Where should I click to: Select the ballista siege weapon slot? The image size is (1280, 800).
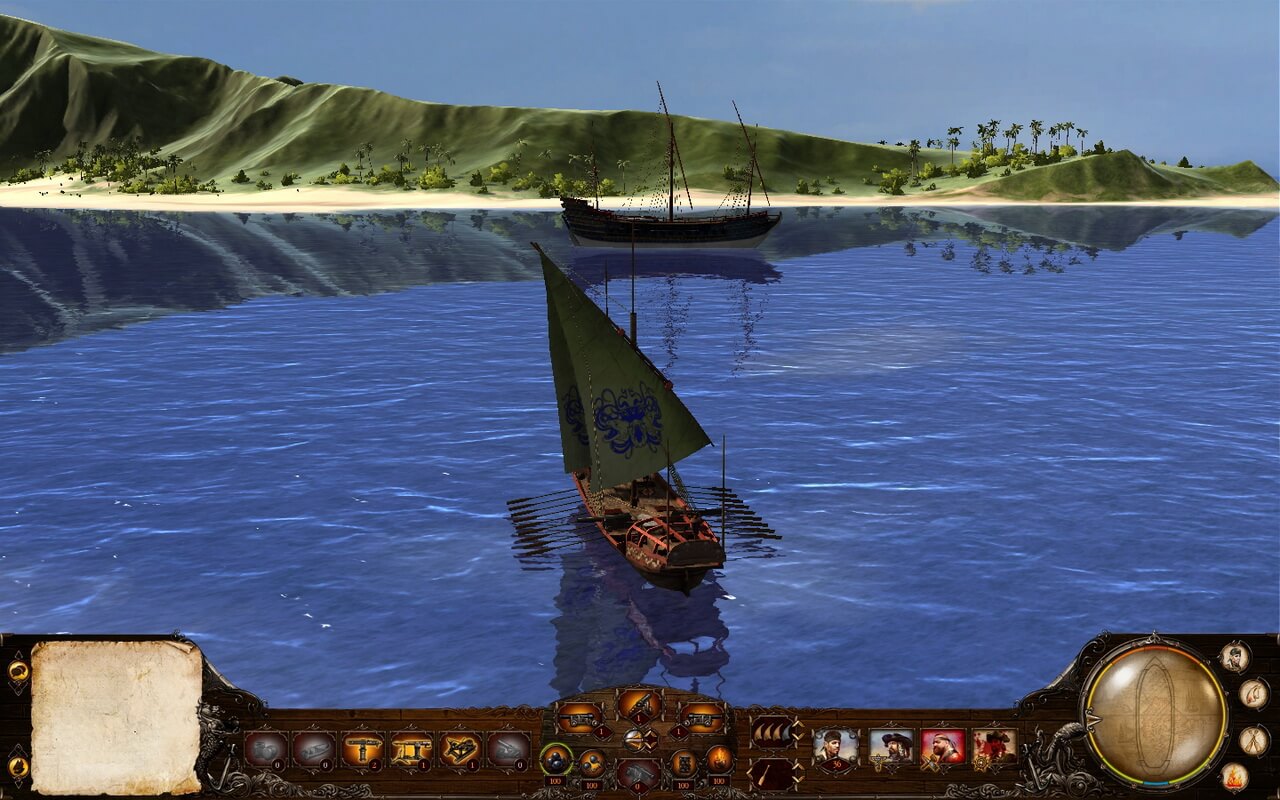pos(460,749)
